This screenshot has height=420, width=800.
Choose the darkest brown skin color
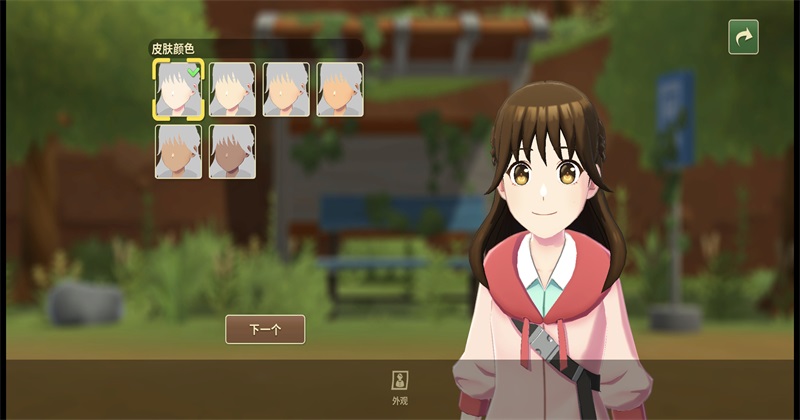pos(232,152)
